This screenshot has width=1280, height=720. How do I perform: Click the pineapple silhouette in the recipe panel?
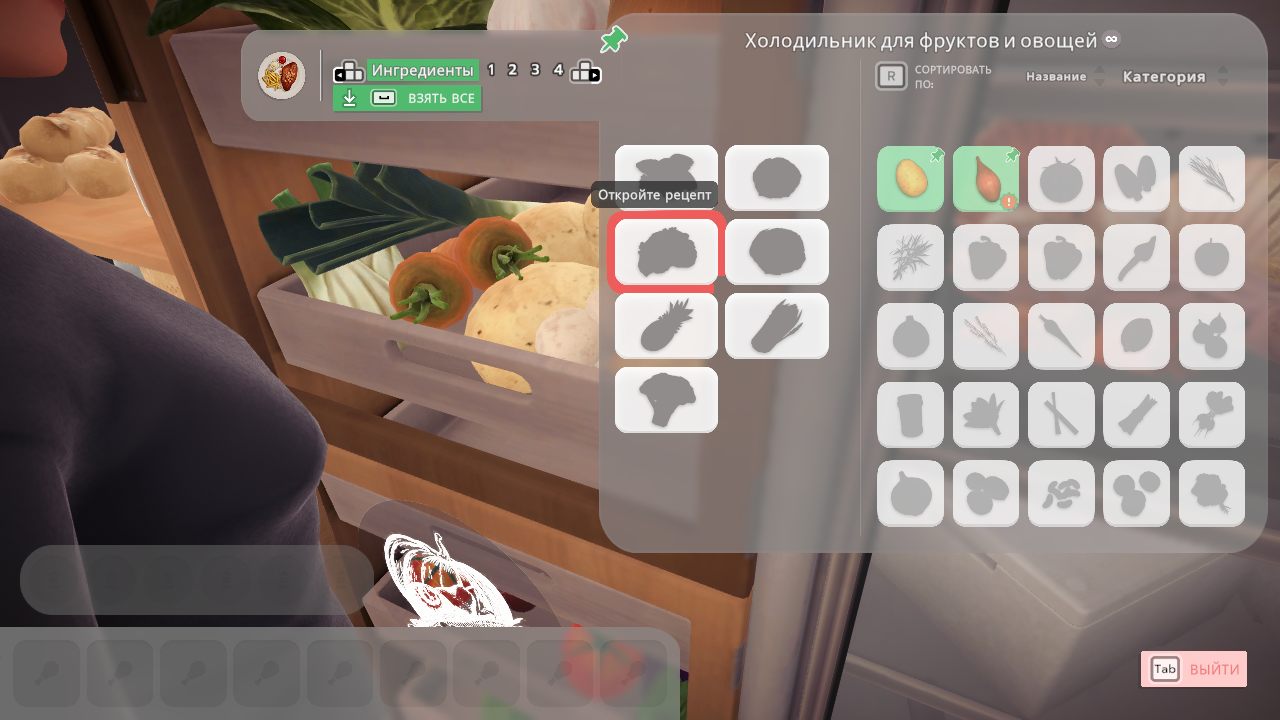point(666,326)
